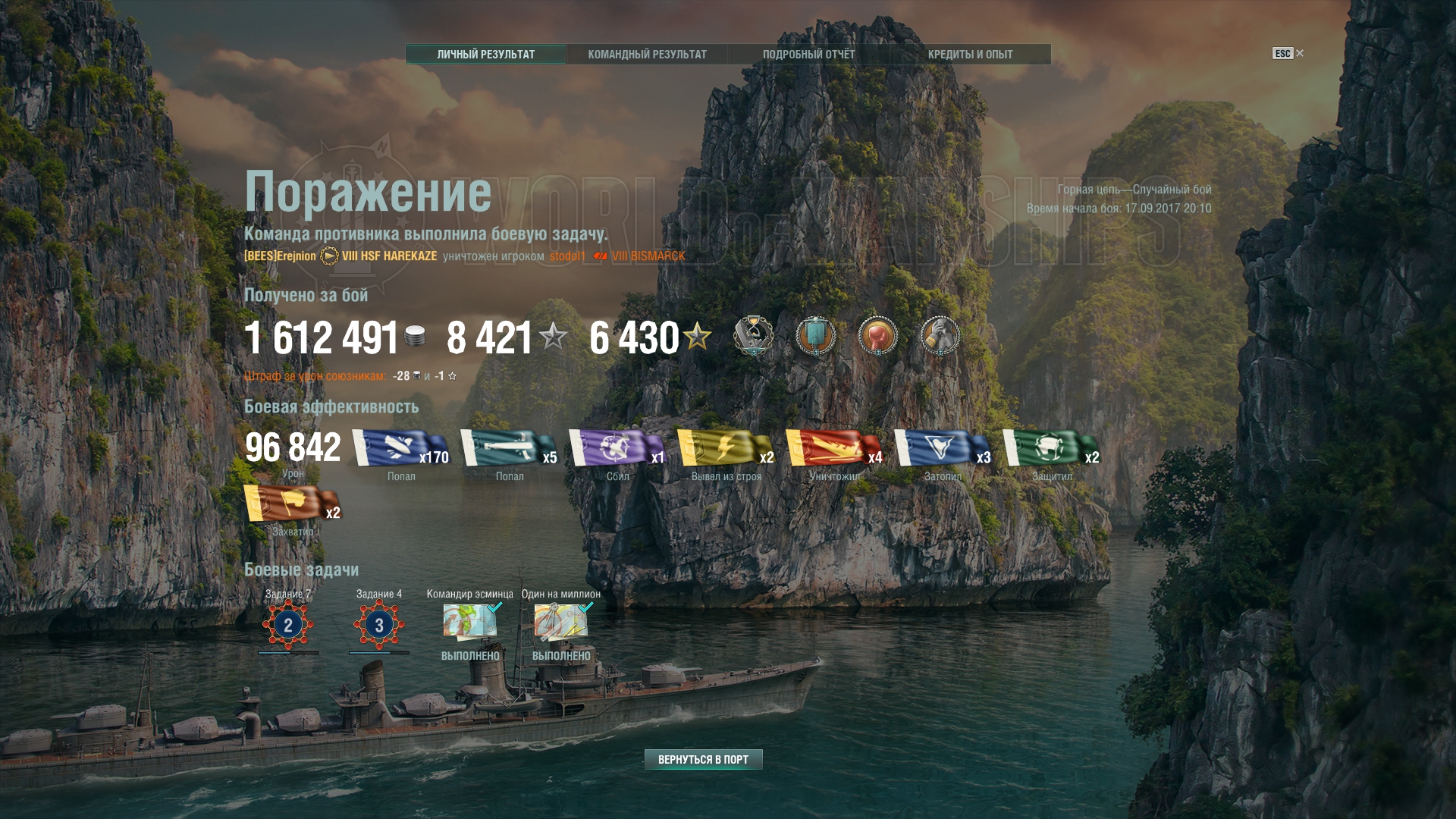Click the x170 hits blue ribbon

coord(400,448)
